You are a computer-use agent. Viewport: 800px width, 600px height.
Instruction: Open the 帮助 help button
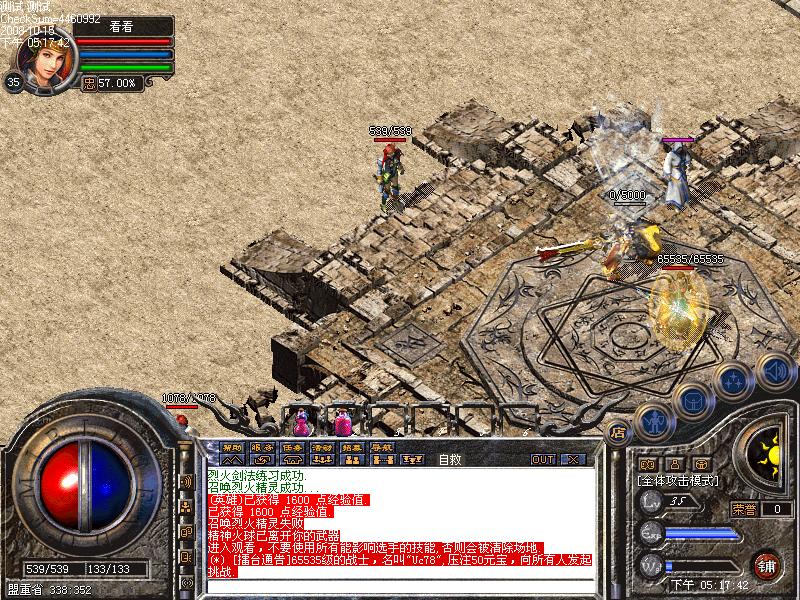coord(232,447)
